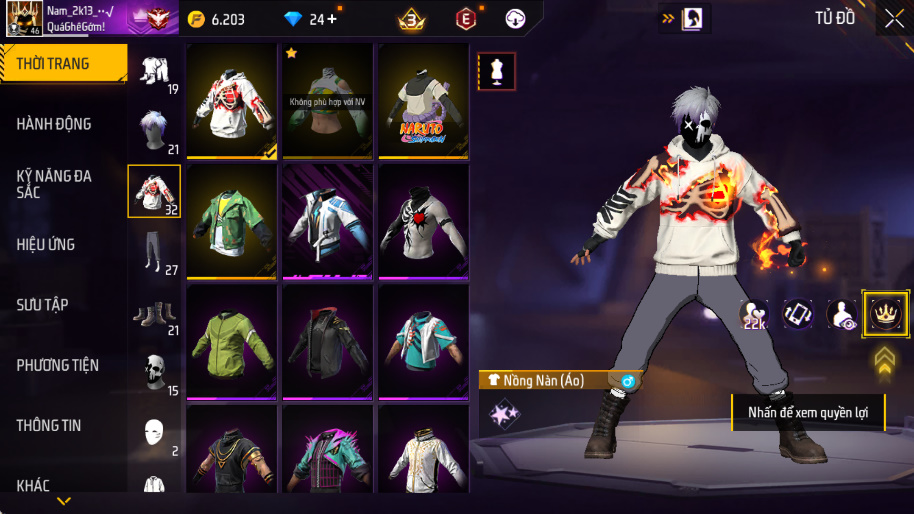
Task: Select the green and yellow jacket
Action: click(232, 222)
